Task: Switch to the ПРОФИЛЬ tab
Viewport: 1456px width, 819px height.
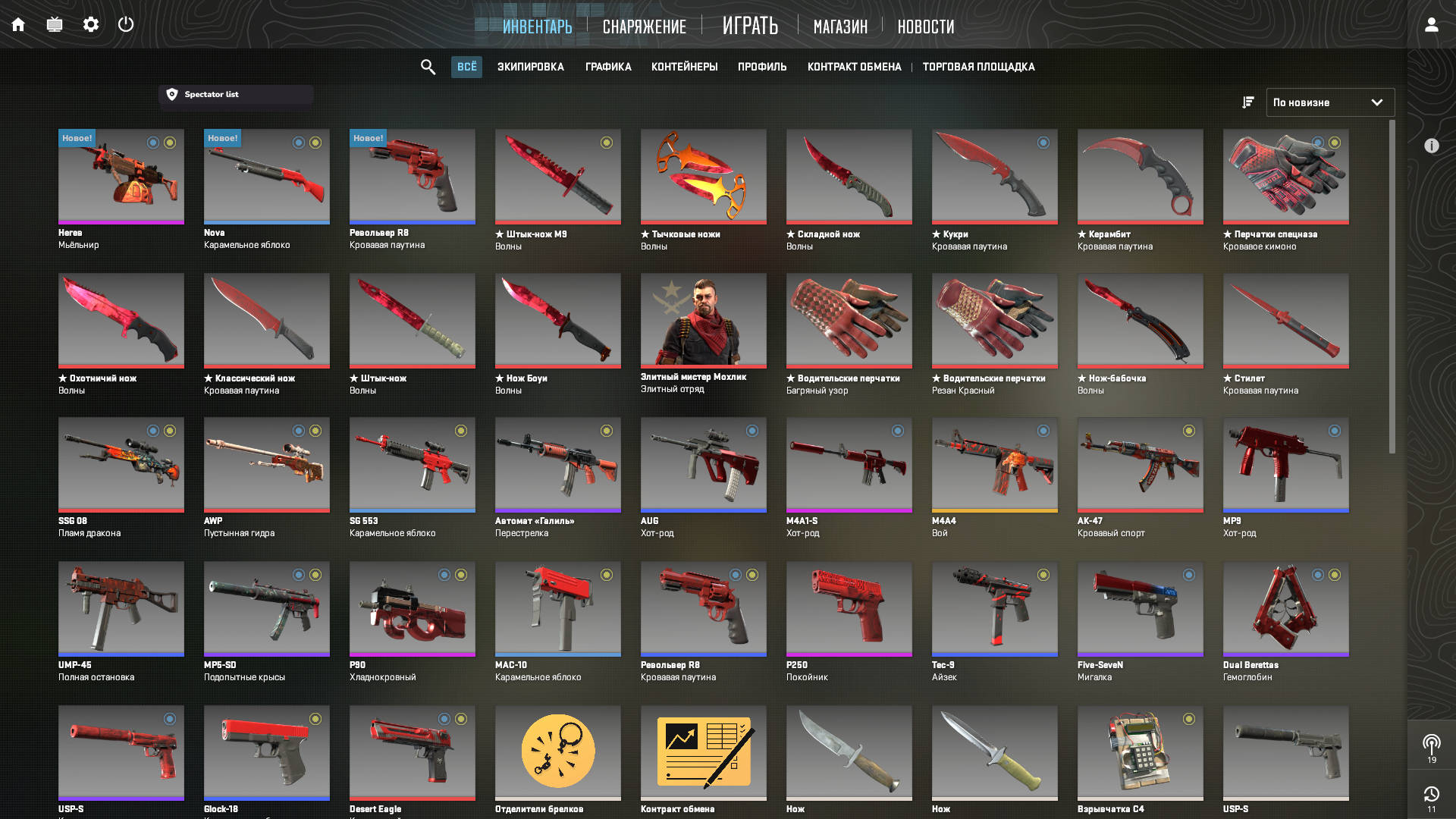Action: (761, 67)
